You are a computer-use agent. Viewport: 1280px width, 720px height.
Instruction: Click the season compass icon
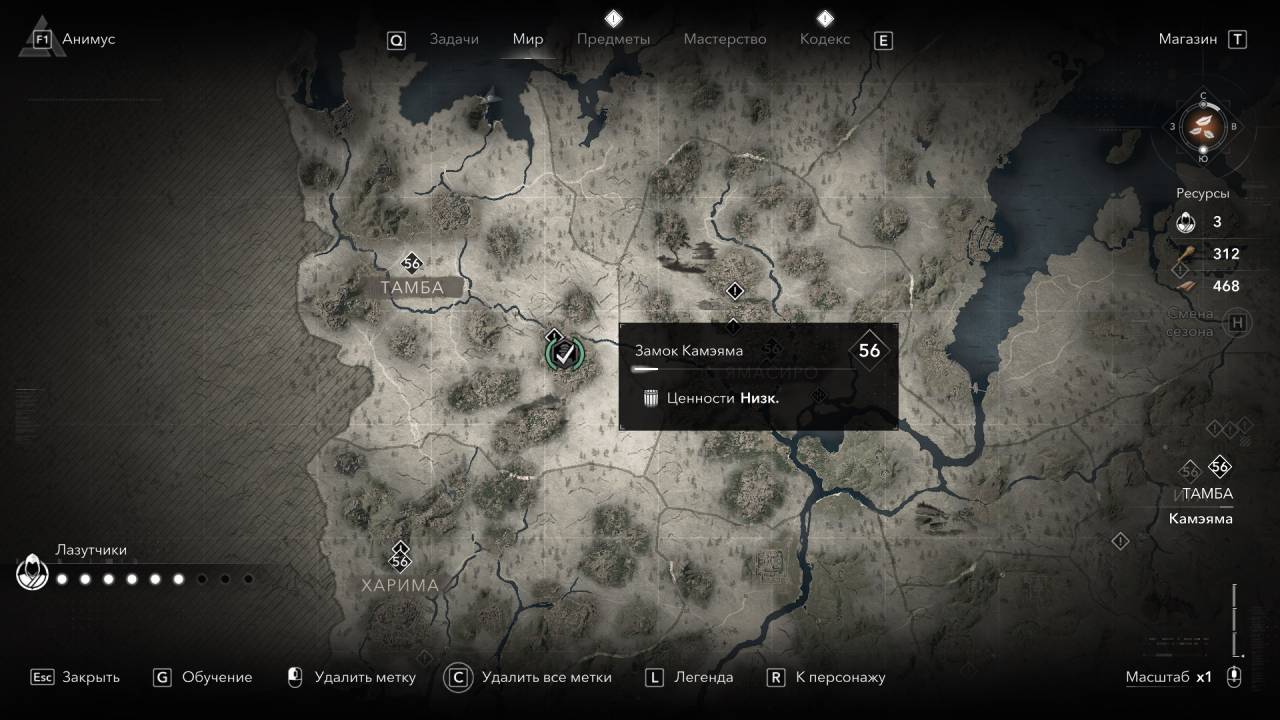pyautogui.click(x=1203, y=127)
